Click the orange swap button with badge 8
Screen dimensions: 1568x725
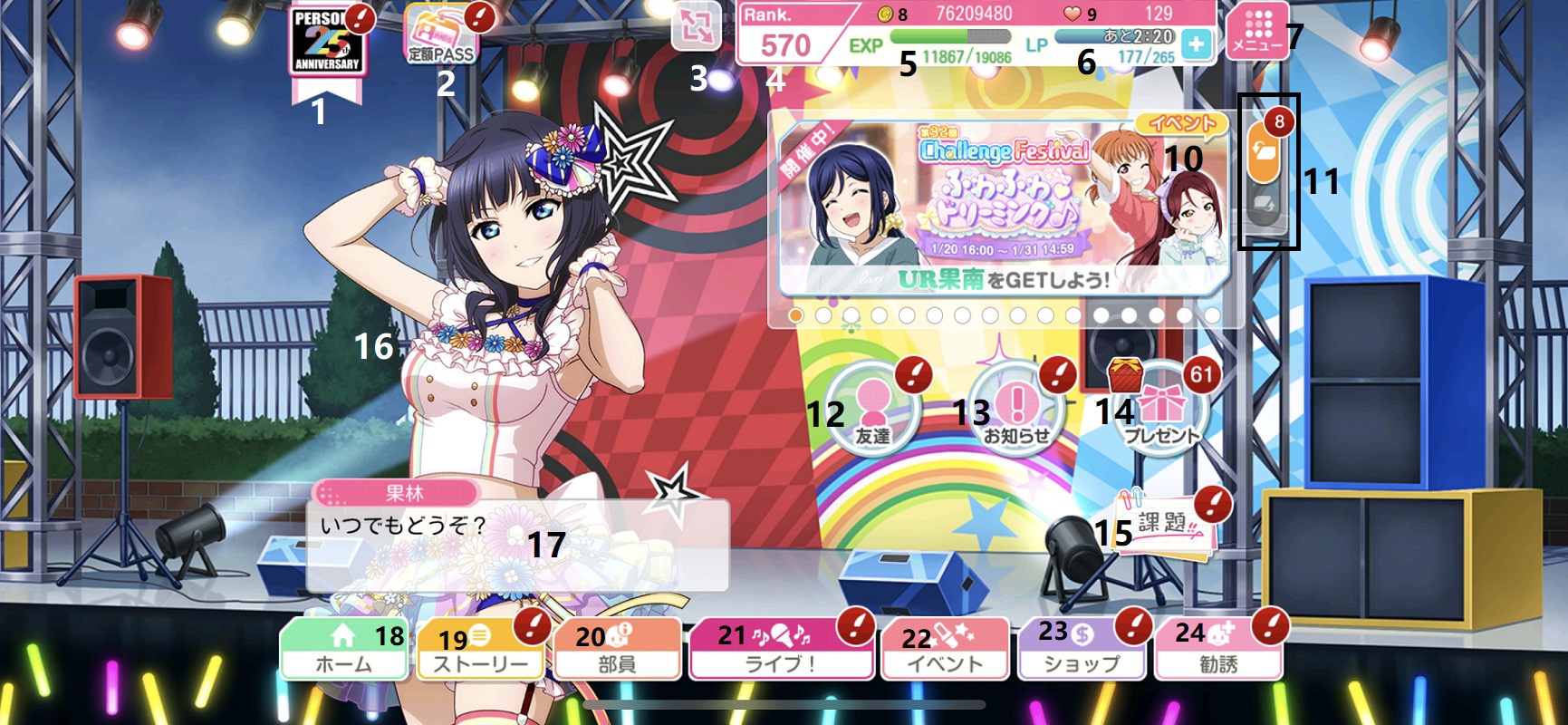point(1265,152)
